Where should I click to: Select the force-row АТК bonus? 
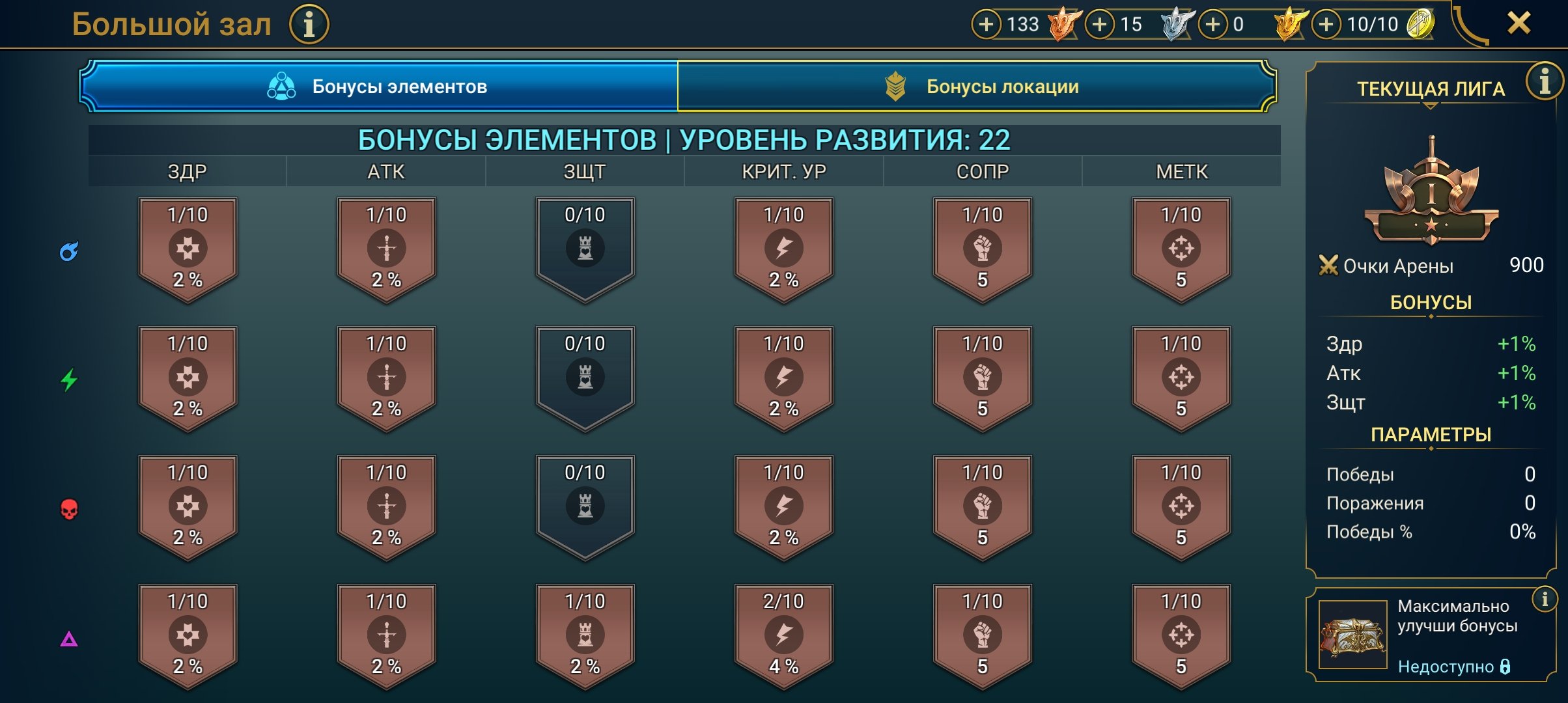(386, 506)
